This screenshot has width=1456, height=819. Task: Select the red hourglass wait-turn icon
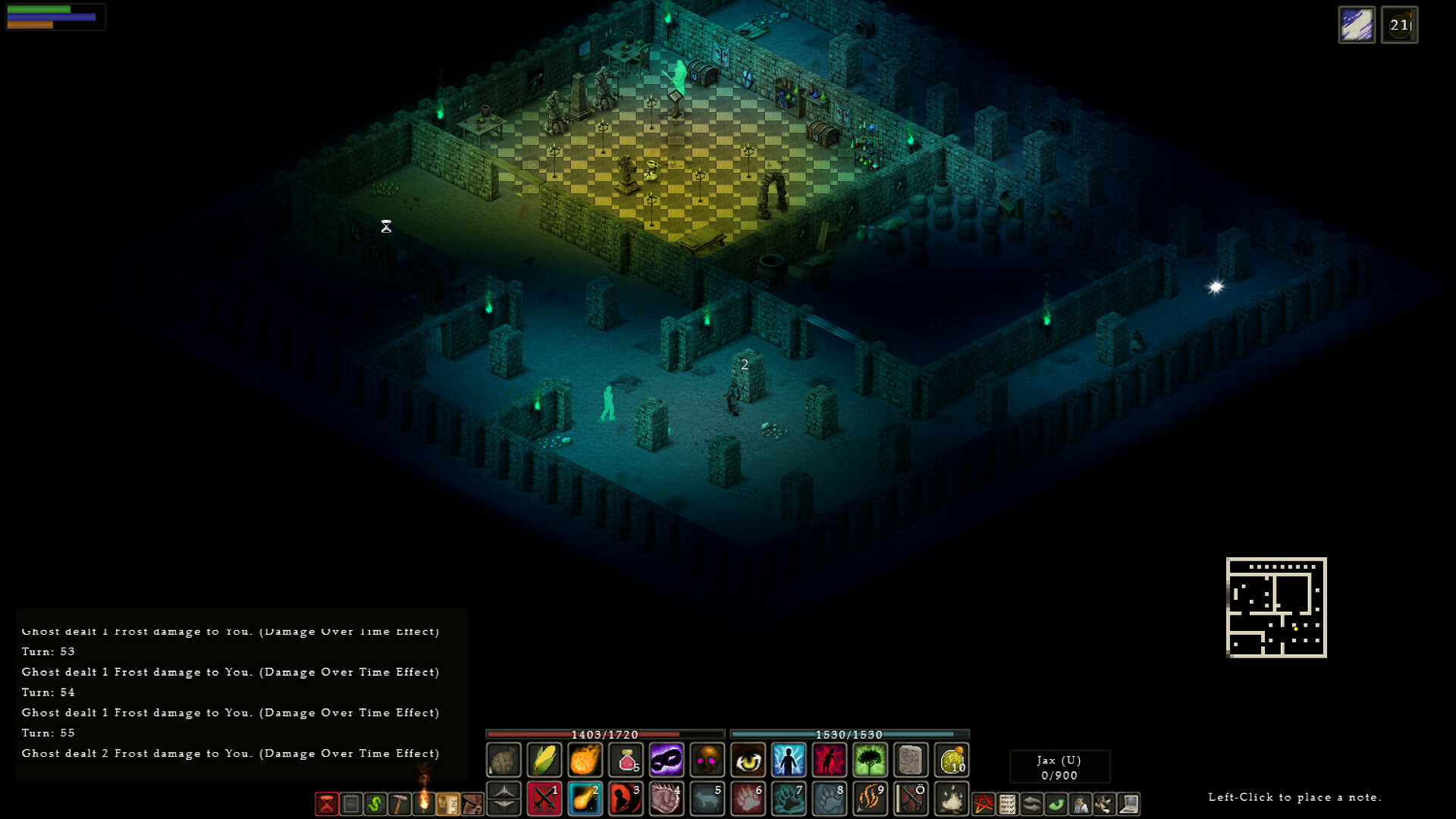[327, 804]
